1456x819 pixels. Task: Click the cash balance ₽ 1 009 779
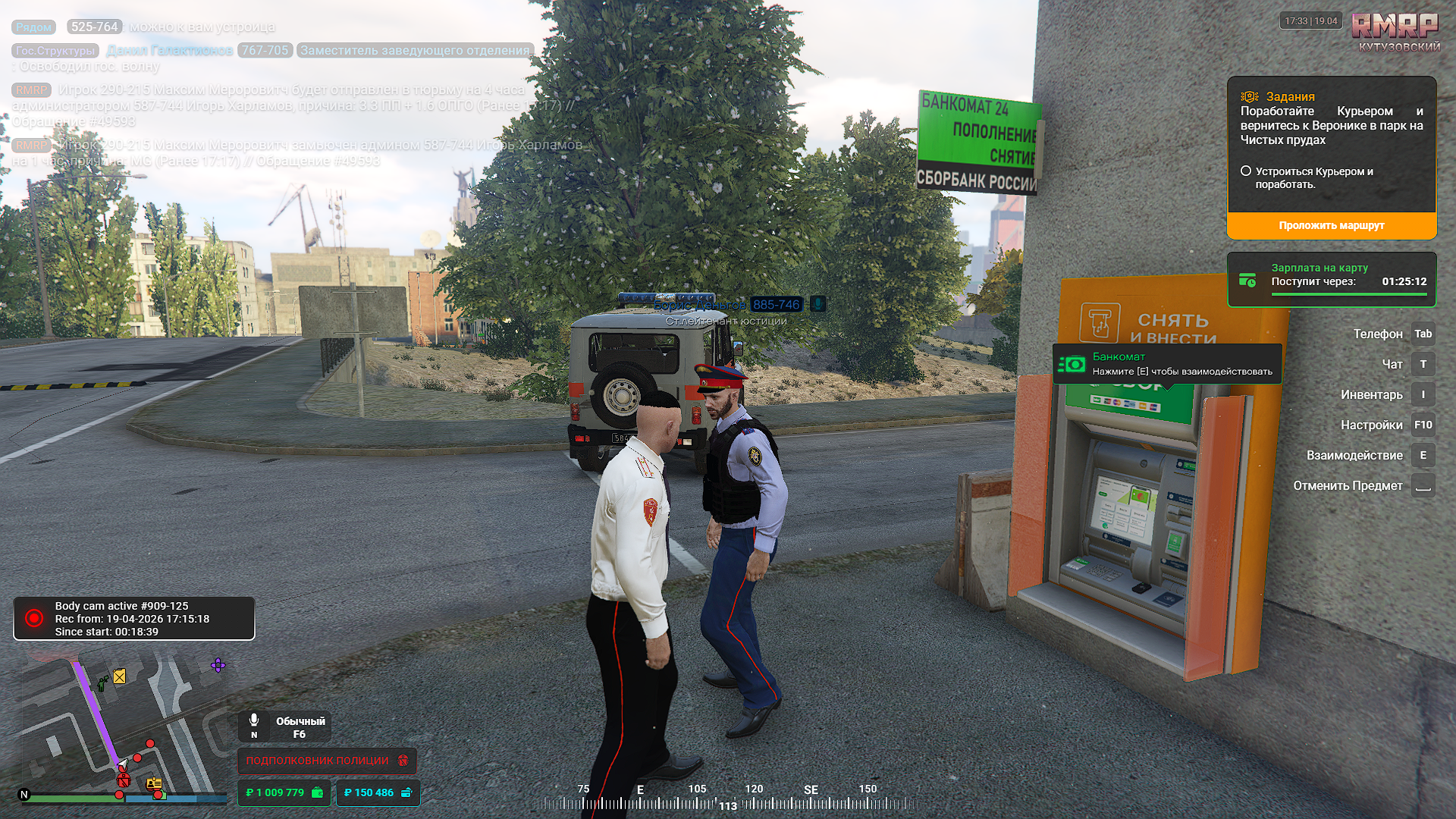coord(284,792)
